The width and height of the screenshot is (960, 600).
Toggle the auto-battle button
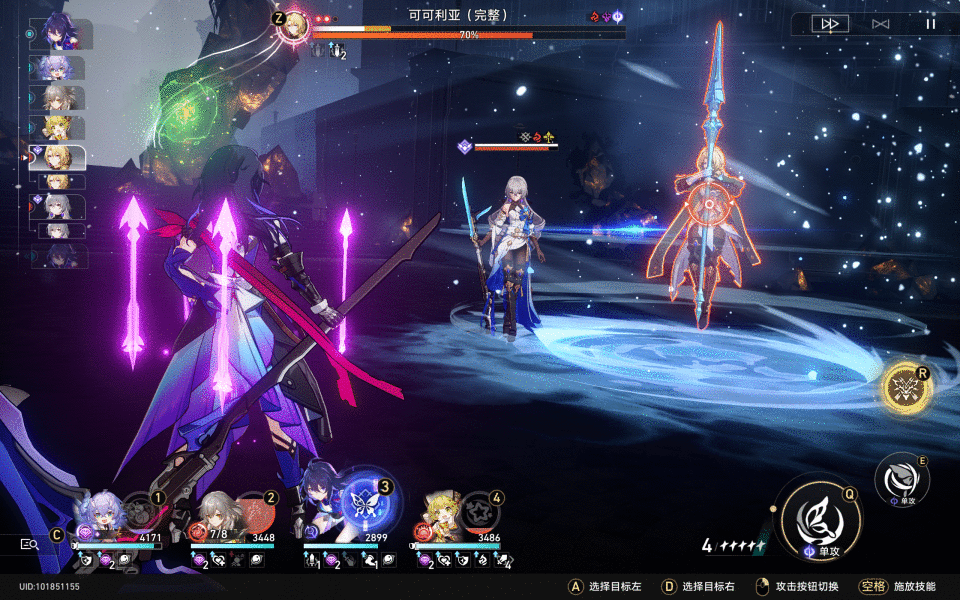(880, 23)
